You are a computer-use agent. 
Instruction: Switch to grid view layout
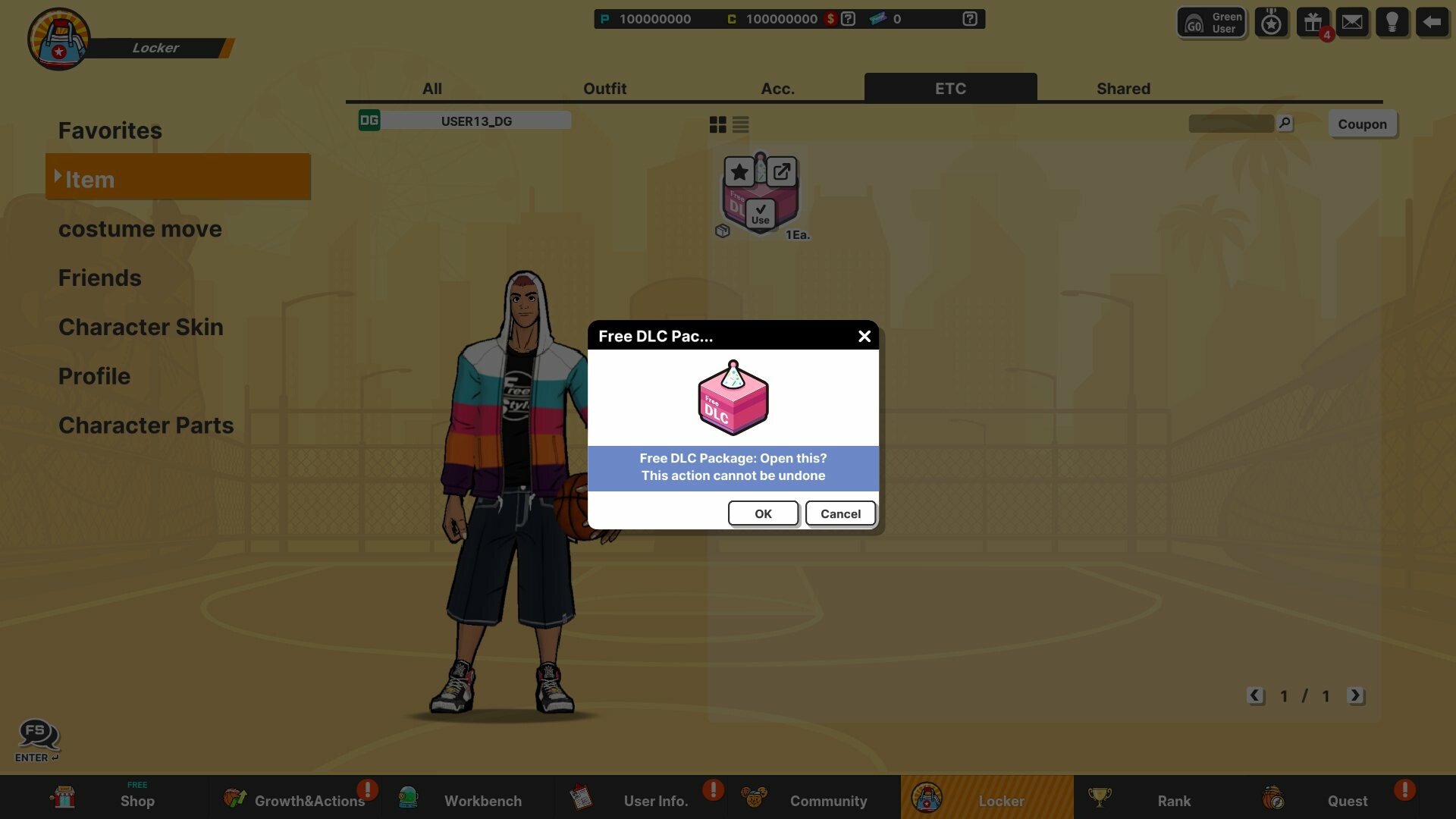(717, 124)
